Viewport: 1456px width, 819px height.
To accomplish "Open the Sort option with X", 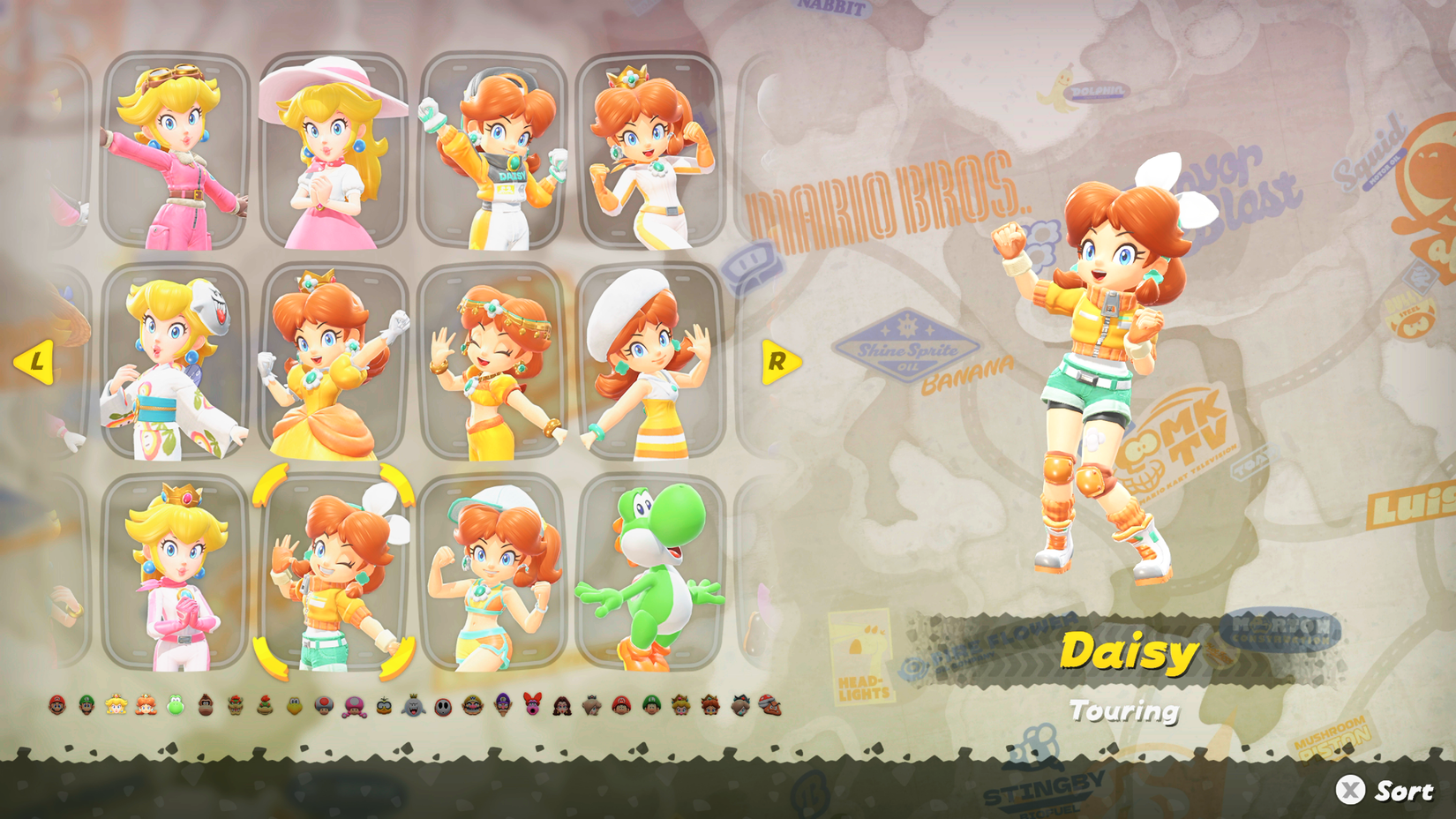I will [x=1377, y=789].
